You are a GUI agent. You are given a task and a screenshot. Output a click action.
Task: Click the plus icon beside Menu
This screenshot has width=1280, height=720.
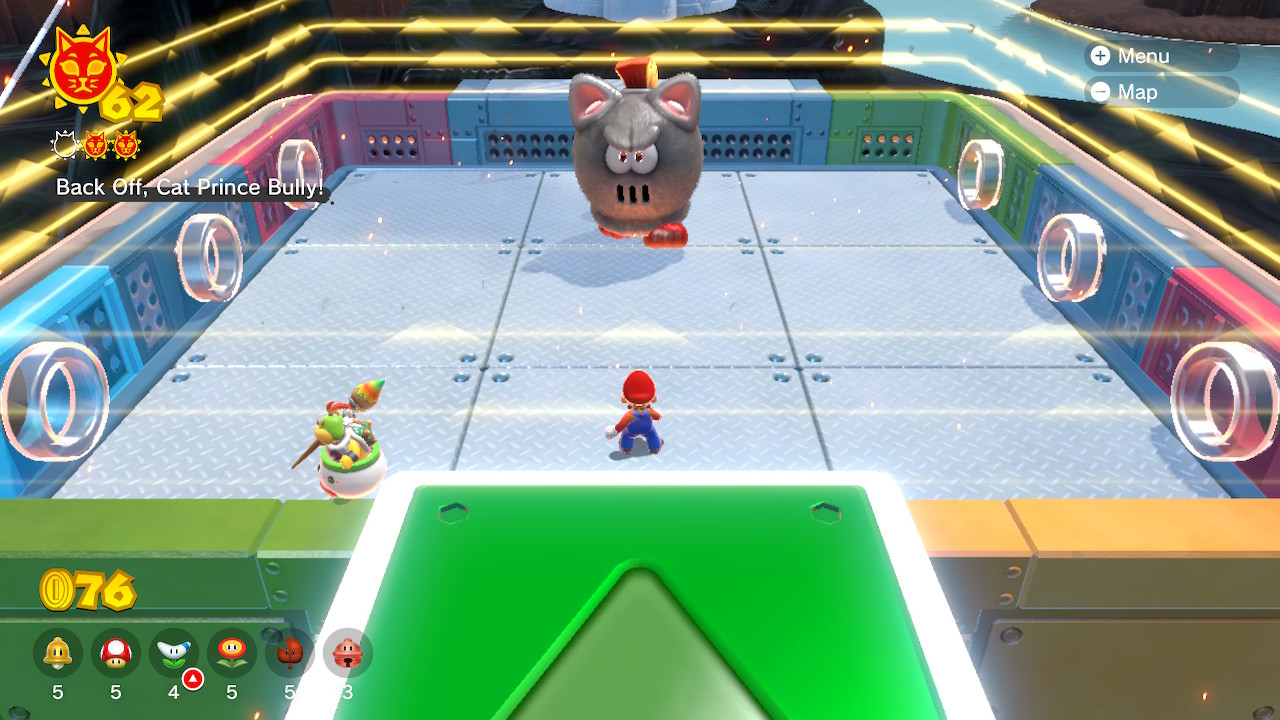[x=1100, y=56]
